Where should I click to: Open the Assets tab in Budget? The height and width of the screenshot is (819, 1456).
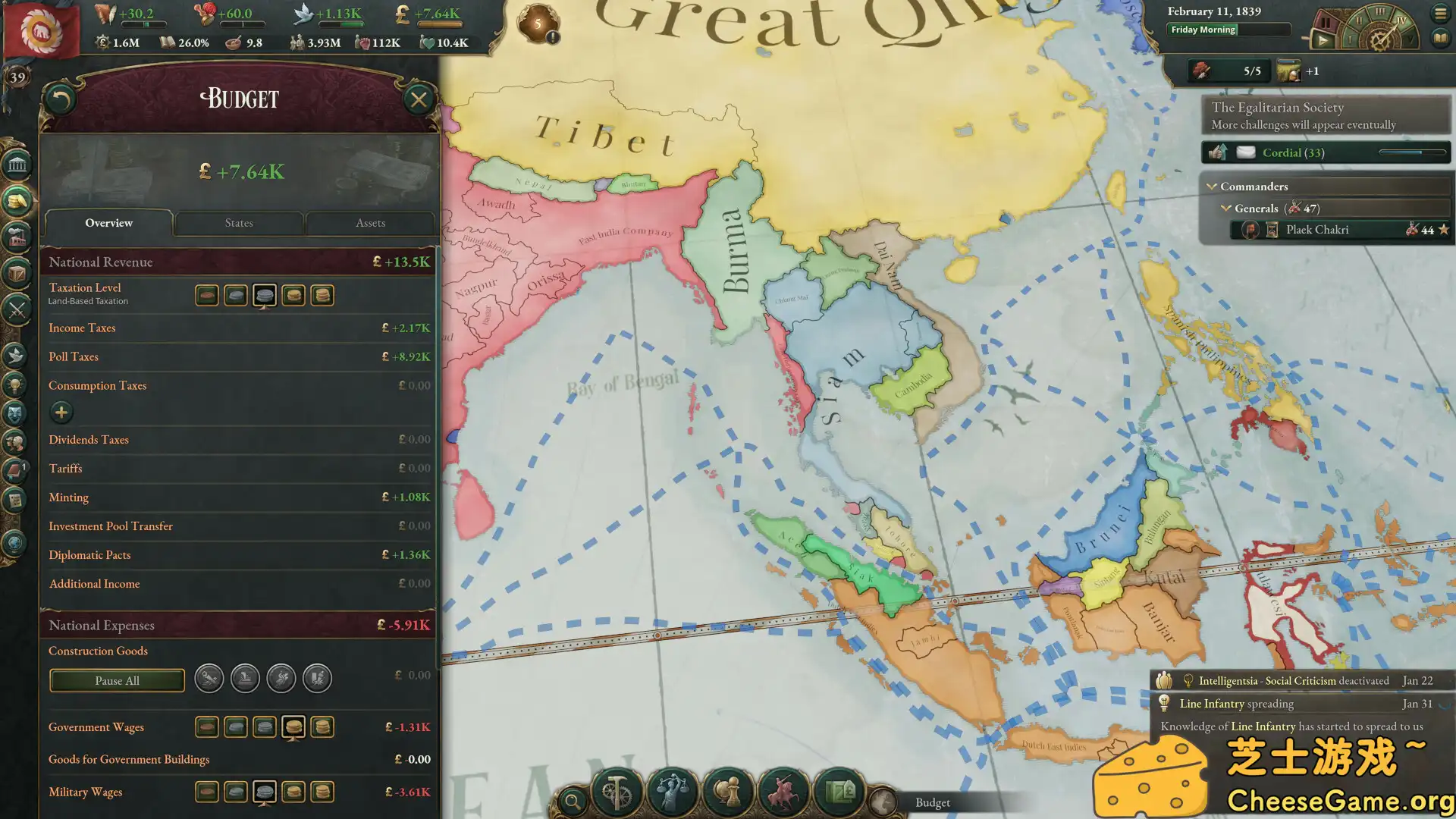tap(370, 222)
